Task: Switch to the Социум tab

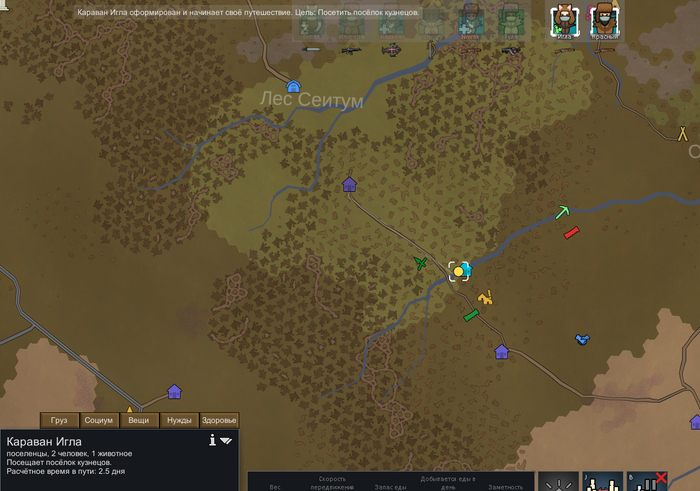Action: click(99, 420)
